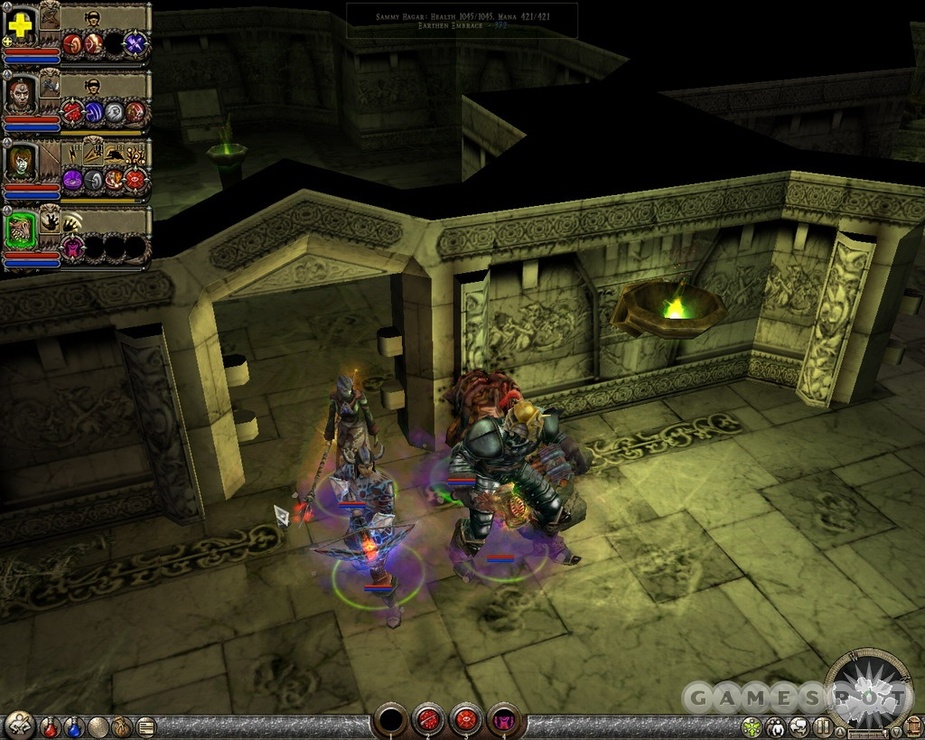Select the green-haired mage portrait

[x=19, y=162]
